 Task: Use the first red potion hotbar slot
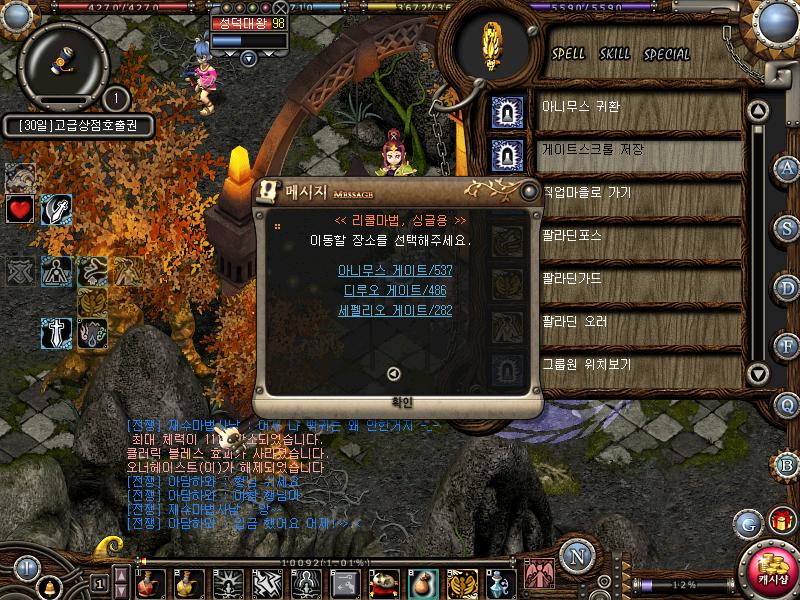pyautogui.click(x=151, y=582)
